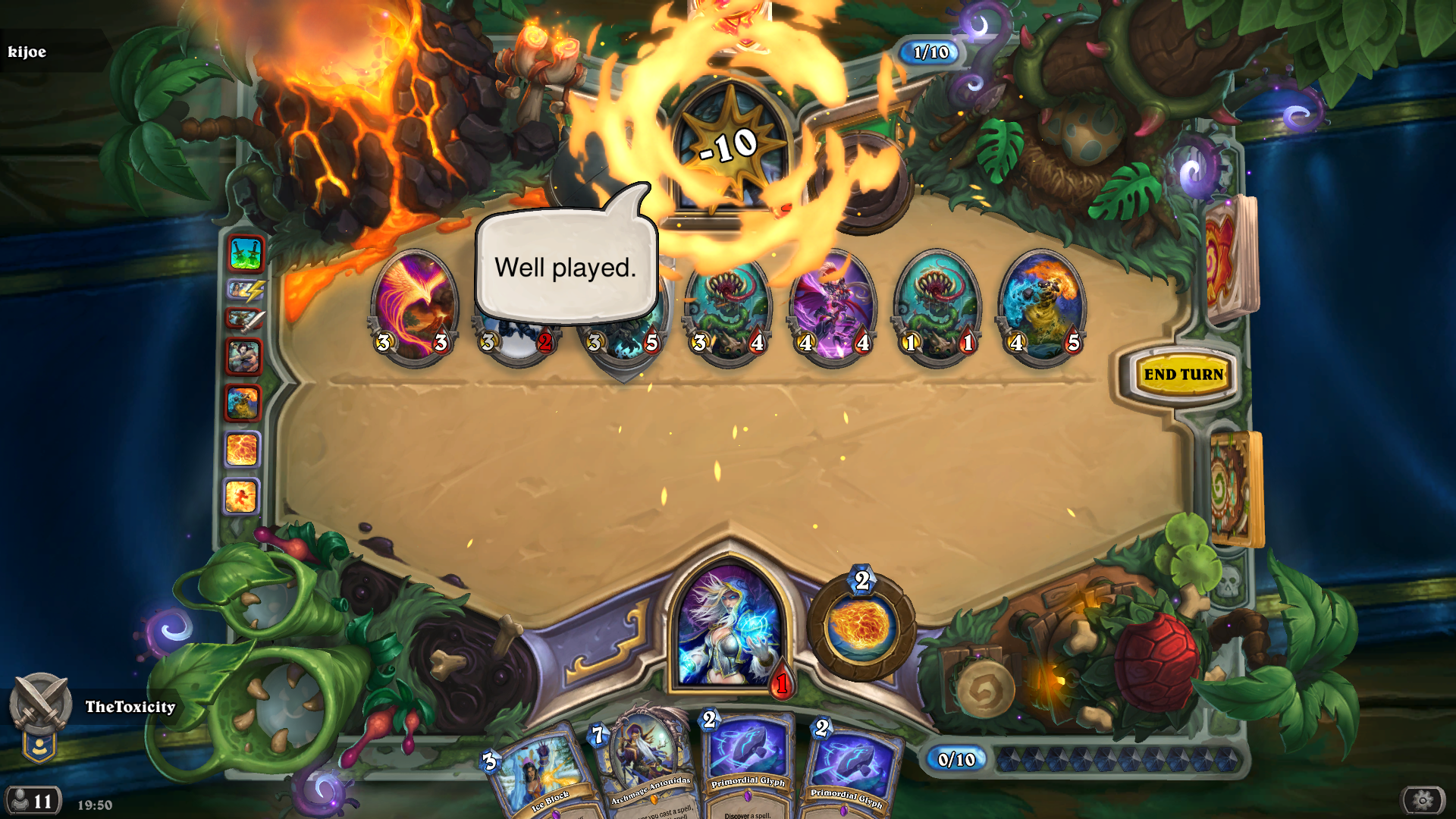Show the spectator count list

coord(33,801)
